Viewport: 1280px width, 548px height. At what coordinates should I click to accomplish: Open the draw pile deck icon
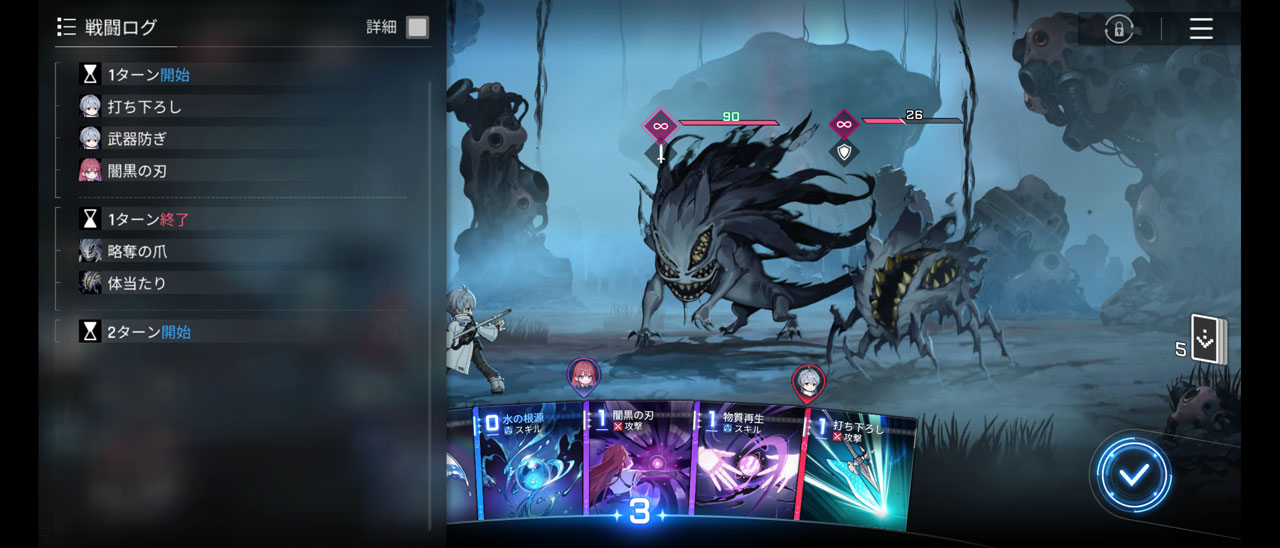click(x=1208, y=340)
